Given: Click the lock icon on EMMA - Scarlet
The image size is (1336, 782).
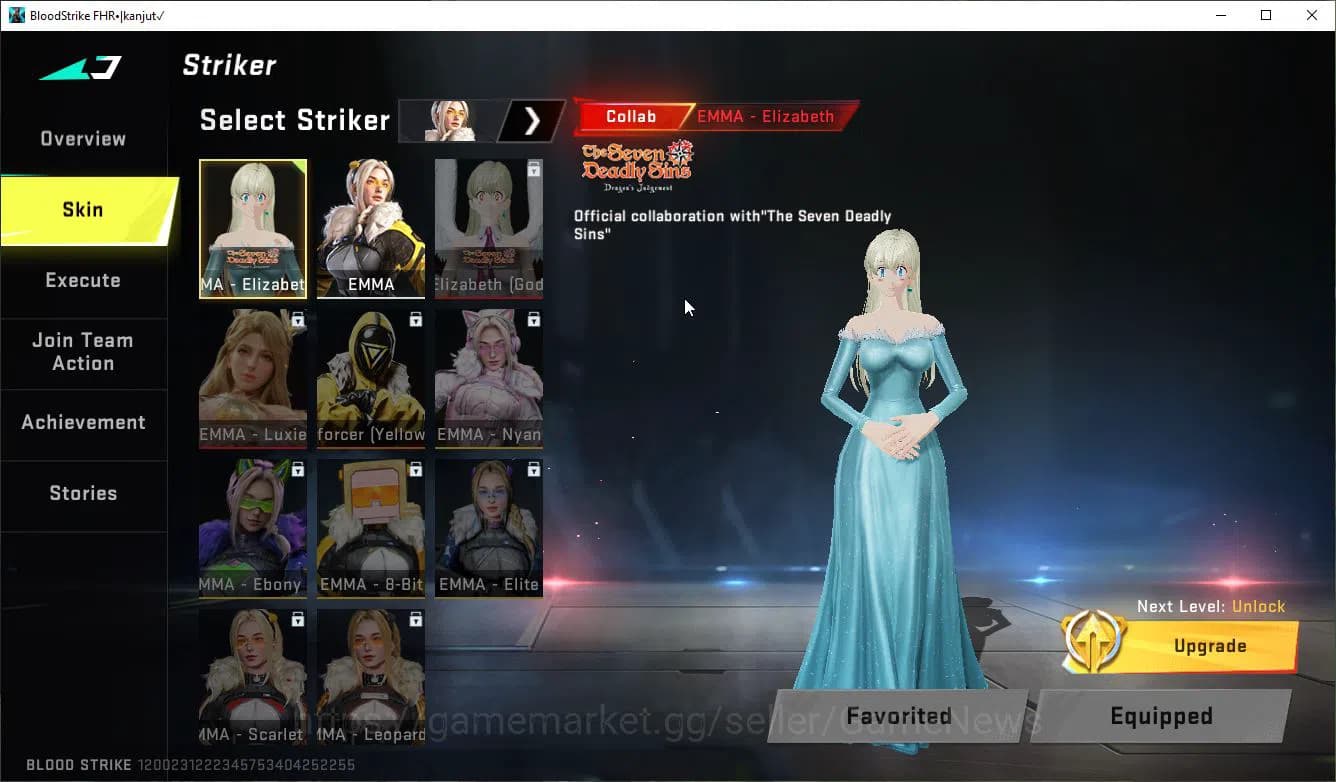Looking at the screenshot, I should [x=296, y=619].
